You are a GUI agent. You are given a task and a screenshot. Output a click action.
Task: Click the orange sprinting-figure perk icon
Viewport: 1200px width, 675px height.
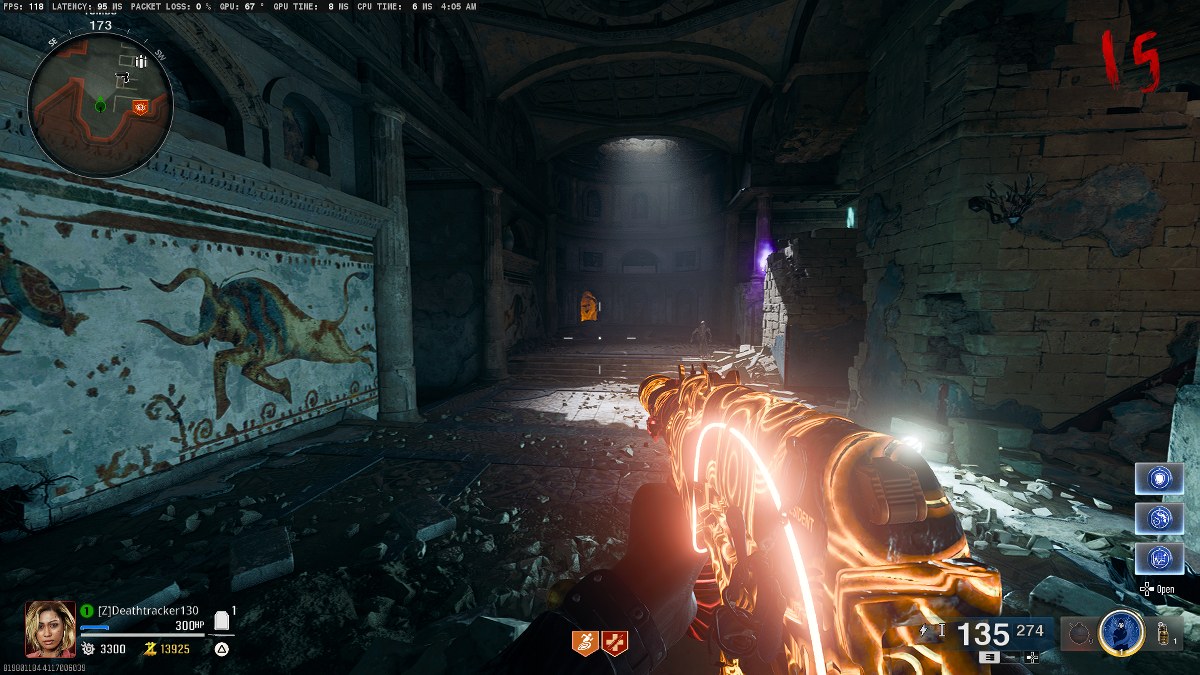click(585, 643)
